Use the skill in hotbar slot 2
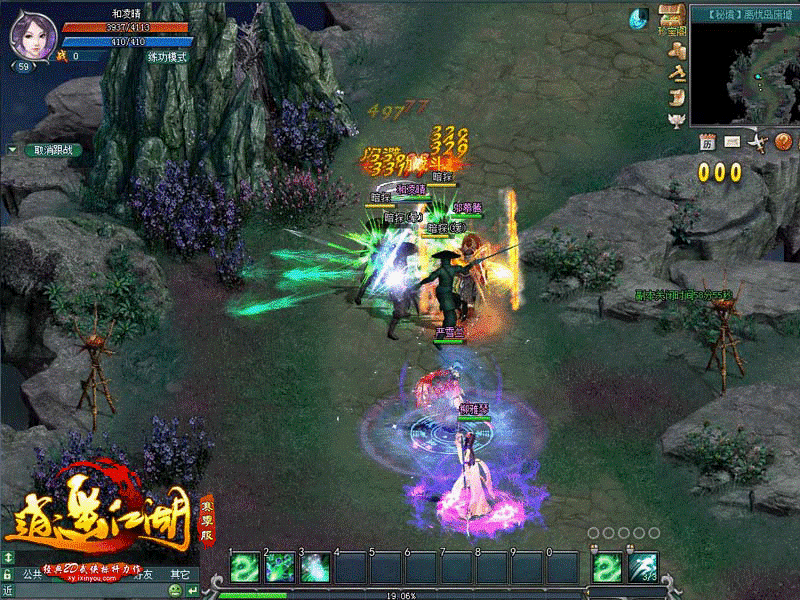Screen dimensions: 800x600 tap(281, 568)
